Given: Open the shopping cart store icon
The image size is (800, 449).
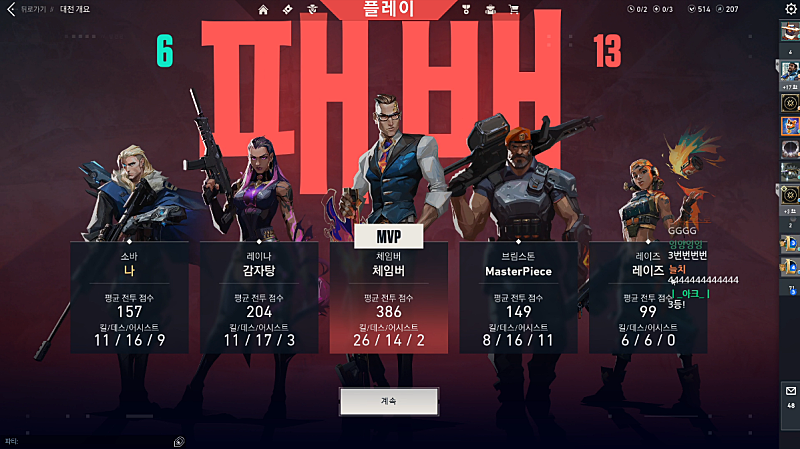Looking at the screenshot, I should (514, 10).
